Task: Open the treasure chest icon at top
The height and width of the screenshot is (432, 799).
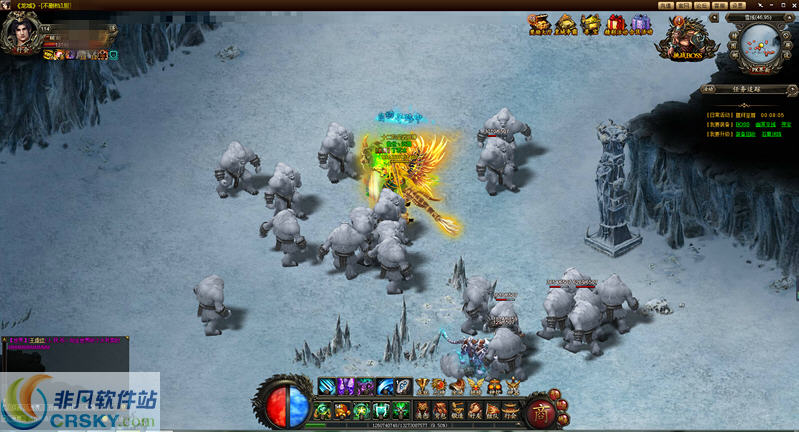Action: [540, 22]
